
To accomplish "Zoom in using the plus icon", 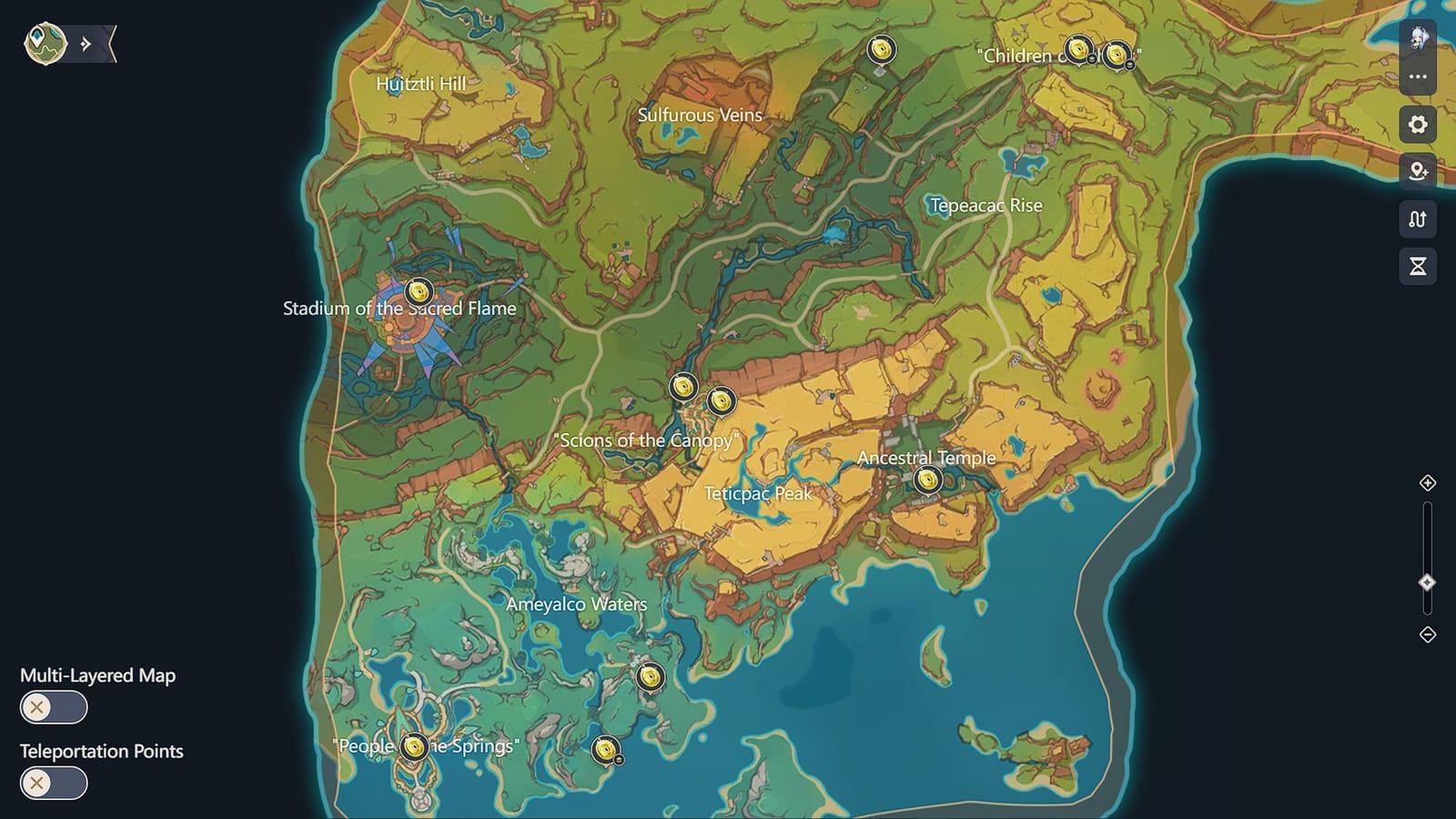I will tap(1429, 485).
